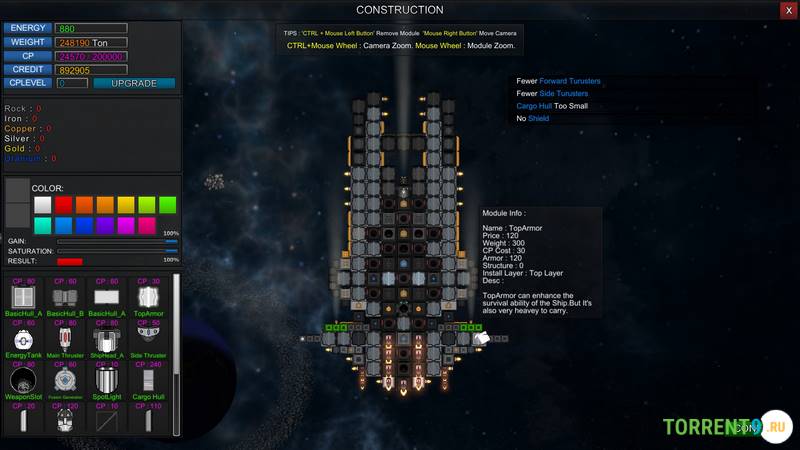The width and height of the screenshot is (800, 450).
Task: Select the ShipHead_A module
Action: 106,339
